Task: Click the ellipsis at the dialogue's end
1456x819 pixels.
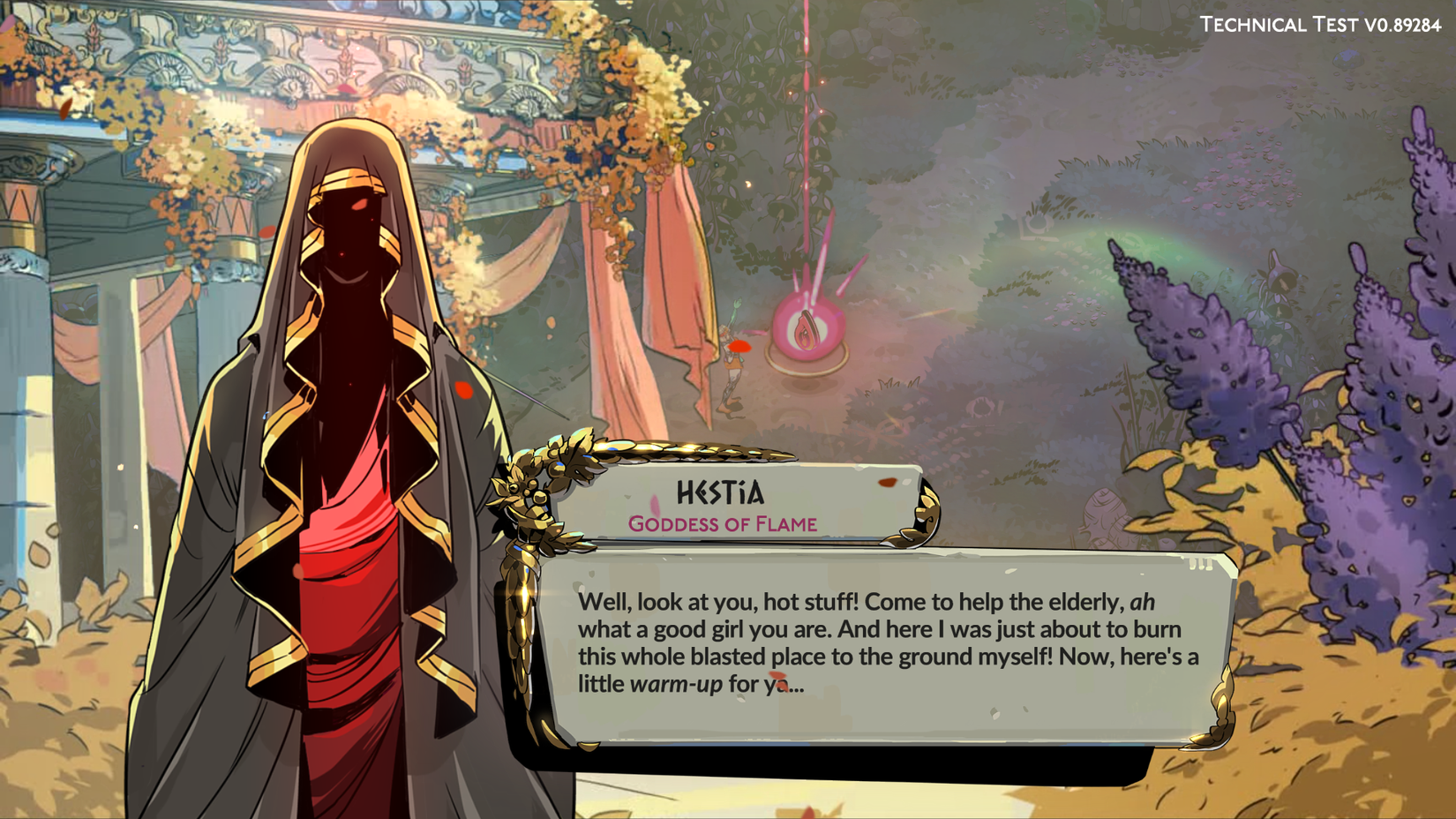Action: pos(800,685)
